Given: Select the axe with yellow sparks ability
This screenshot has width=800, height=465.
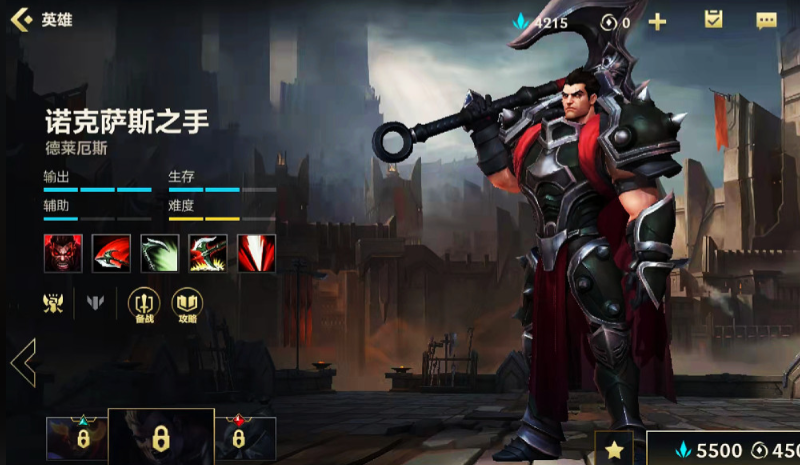Looking at the screenshot, I should click(x=208, y=253).
